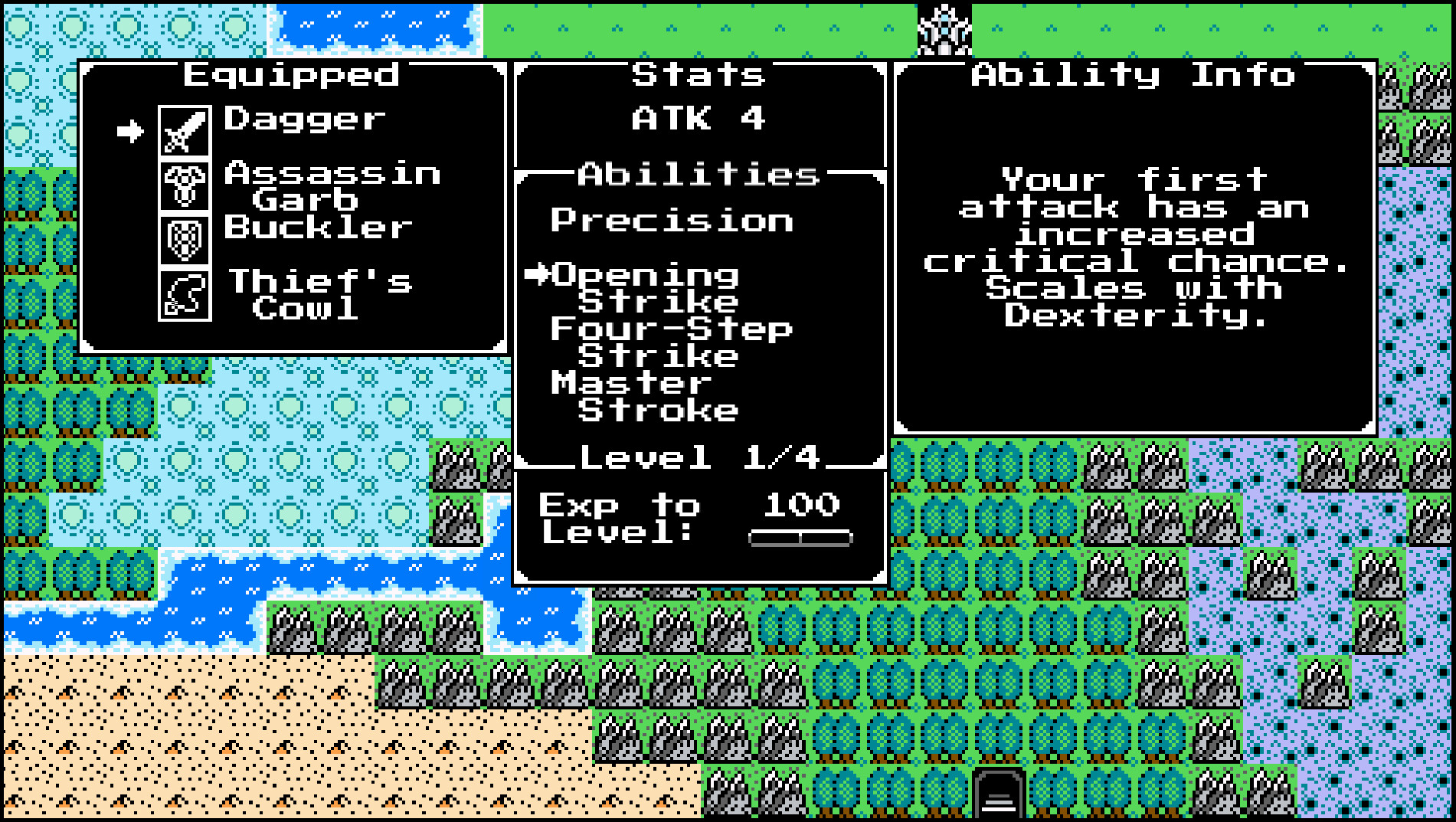
Task: Click the castle icon on the top map edge
Action: pos(944,29)
